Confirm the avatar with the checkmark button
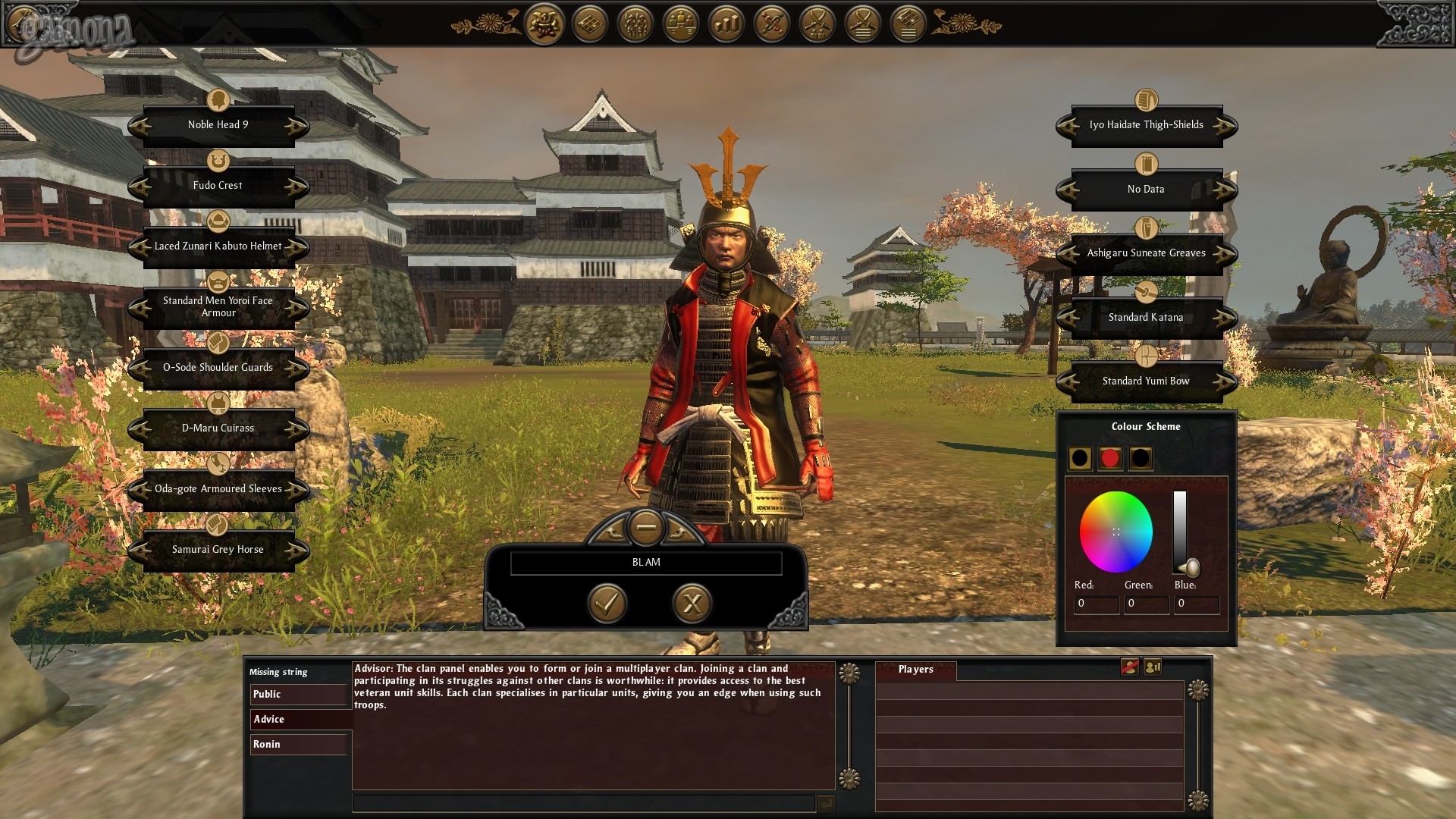1456x819 pixels. pos(607,604)
